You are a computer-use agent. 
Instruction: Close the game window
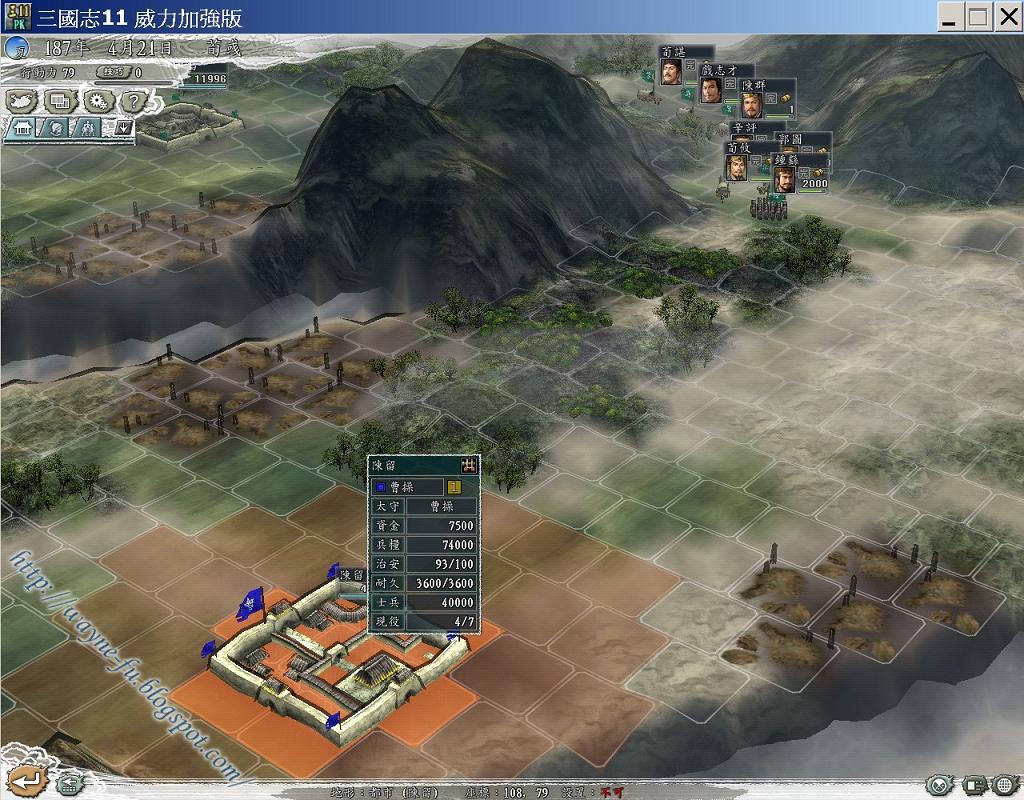click(1007, 16)
